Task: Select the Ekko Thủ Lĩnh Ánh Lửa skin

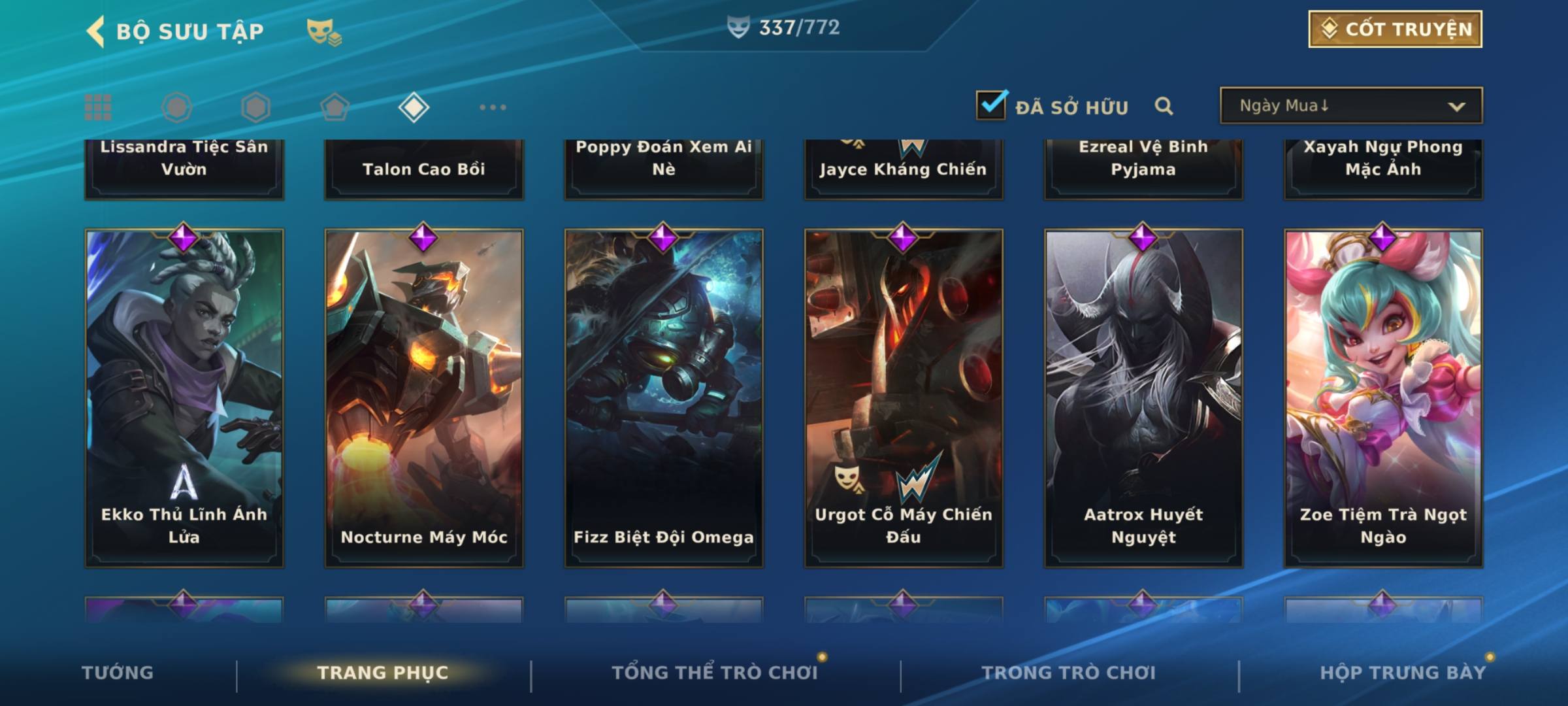Action: pos(184,397)
